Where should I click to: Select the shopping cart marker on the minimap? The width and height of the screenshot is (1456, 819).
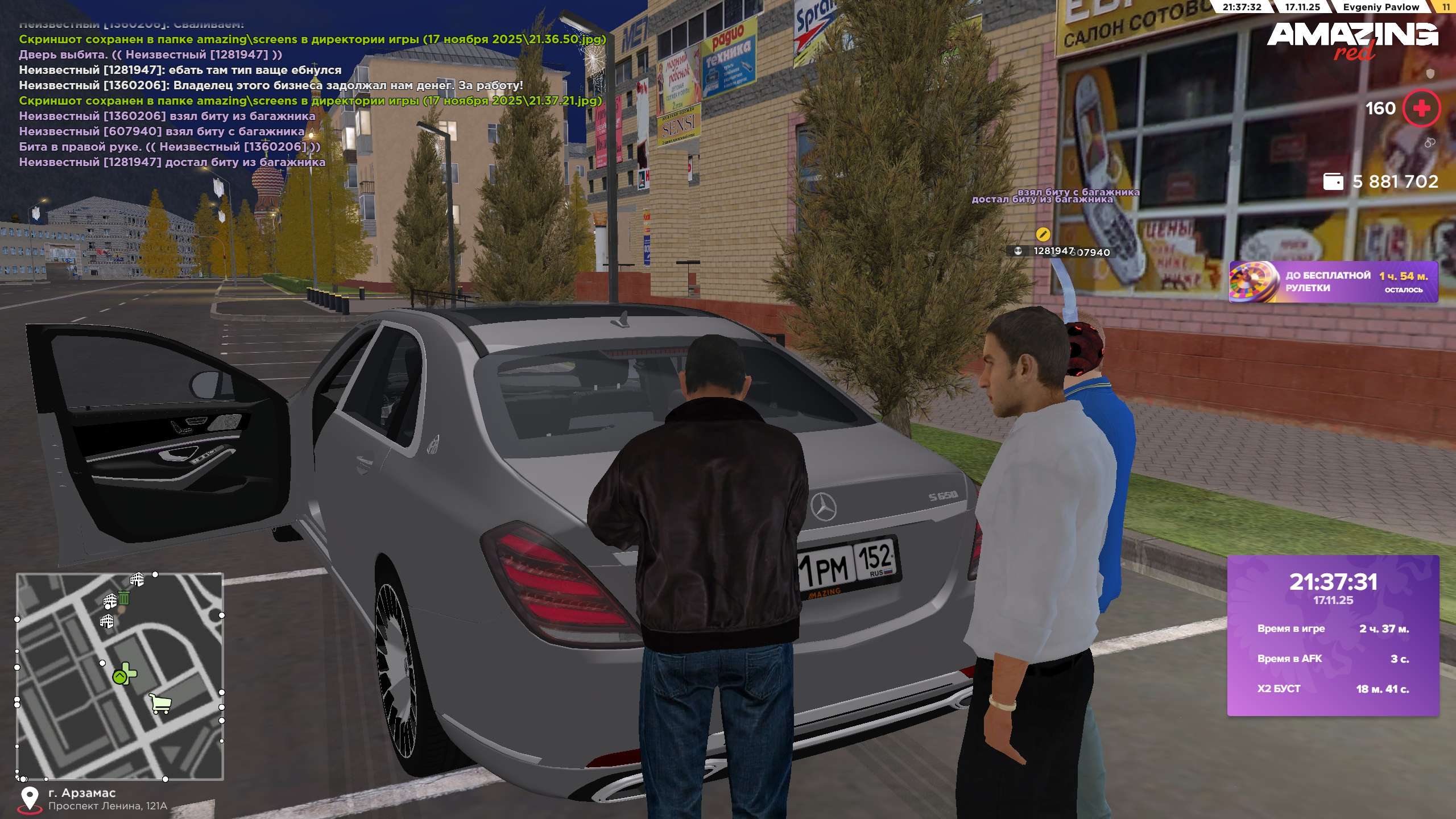pos(160,704)
